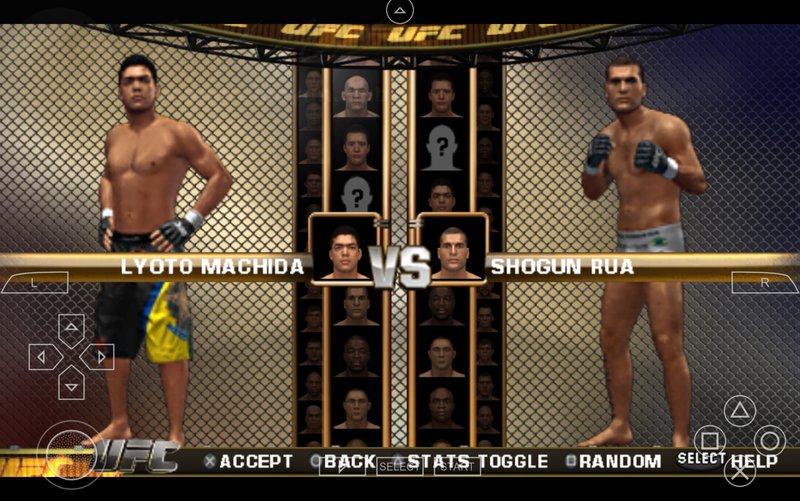Tap the emulator's on-screen triangle button
The height and width of the screenshot is (501, 800).
739,410
